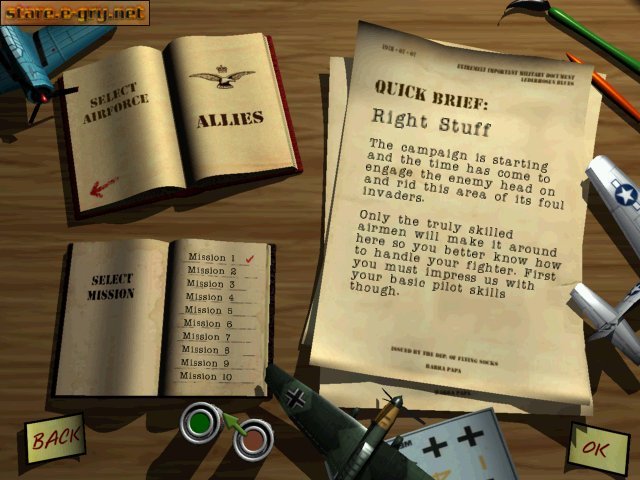Click the brown round button
640x480 pixels.
[254, 438]
